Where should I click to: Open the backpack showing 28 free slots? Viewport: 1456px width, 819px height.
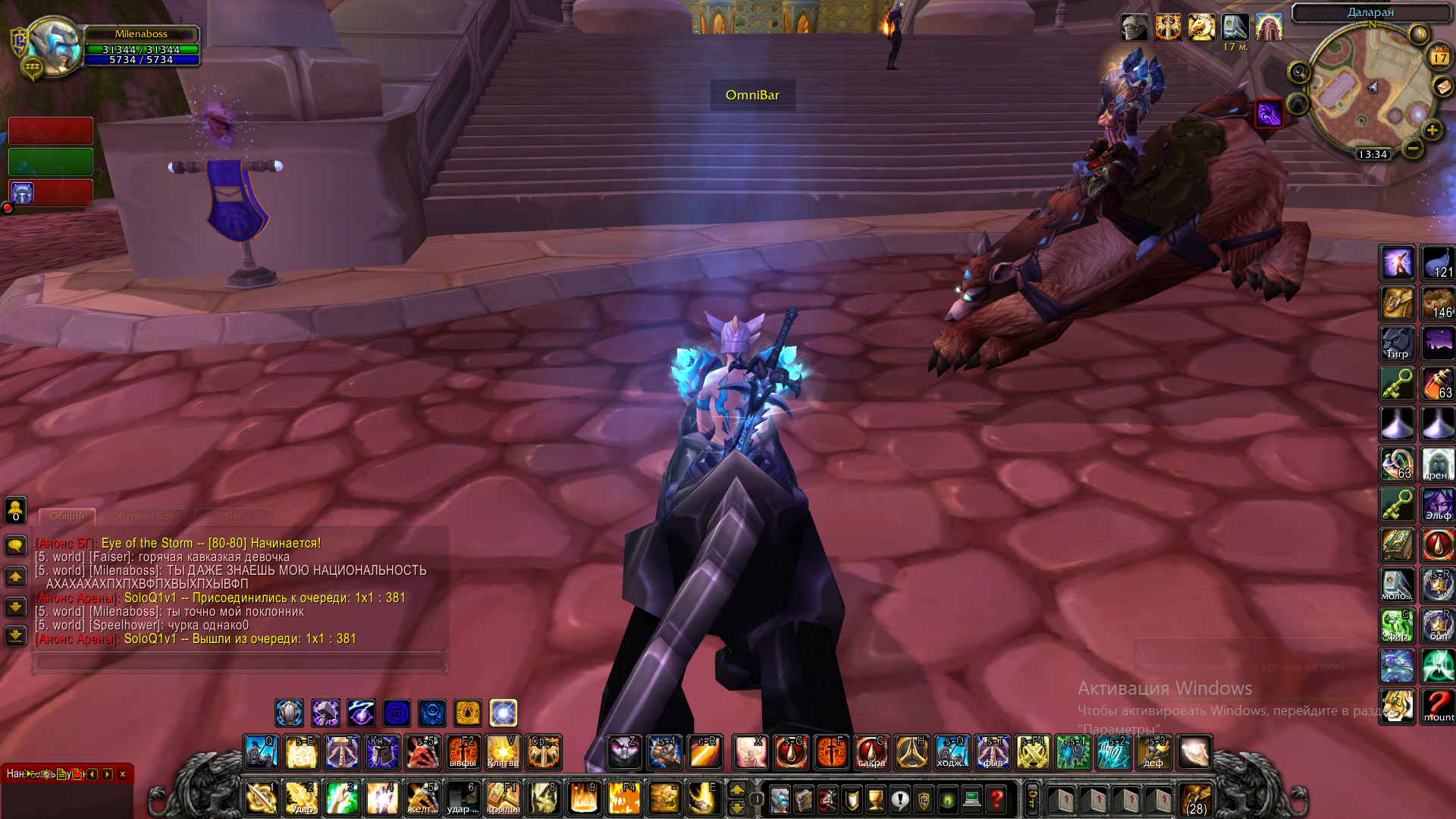coord(1196,800)
